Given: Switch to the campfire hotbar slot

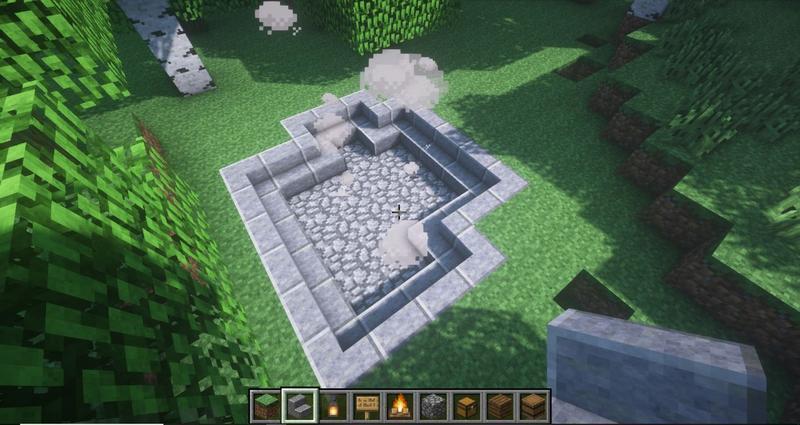Looking at the screenshot, I should coord(400,406).
